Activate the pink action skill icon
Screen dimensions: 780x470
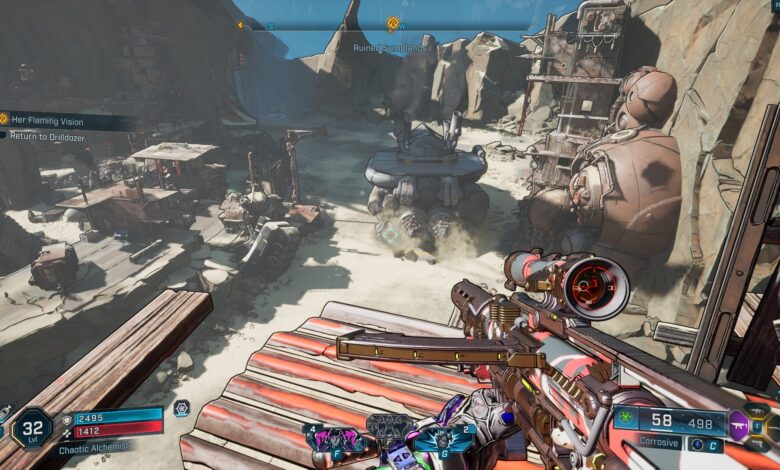pos(329,439)
